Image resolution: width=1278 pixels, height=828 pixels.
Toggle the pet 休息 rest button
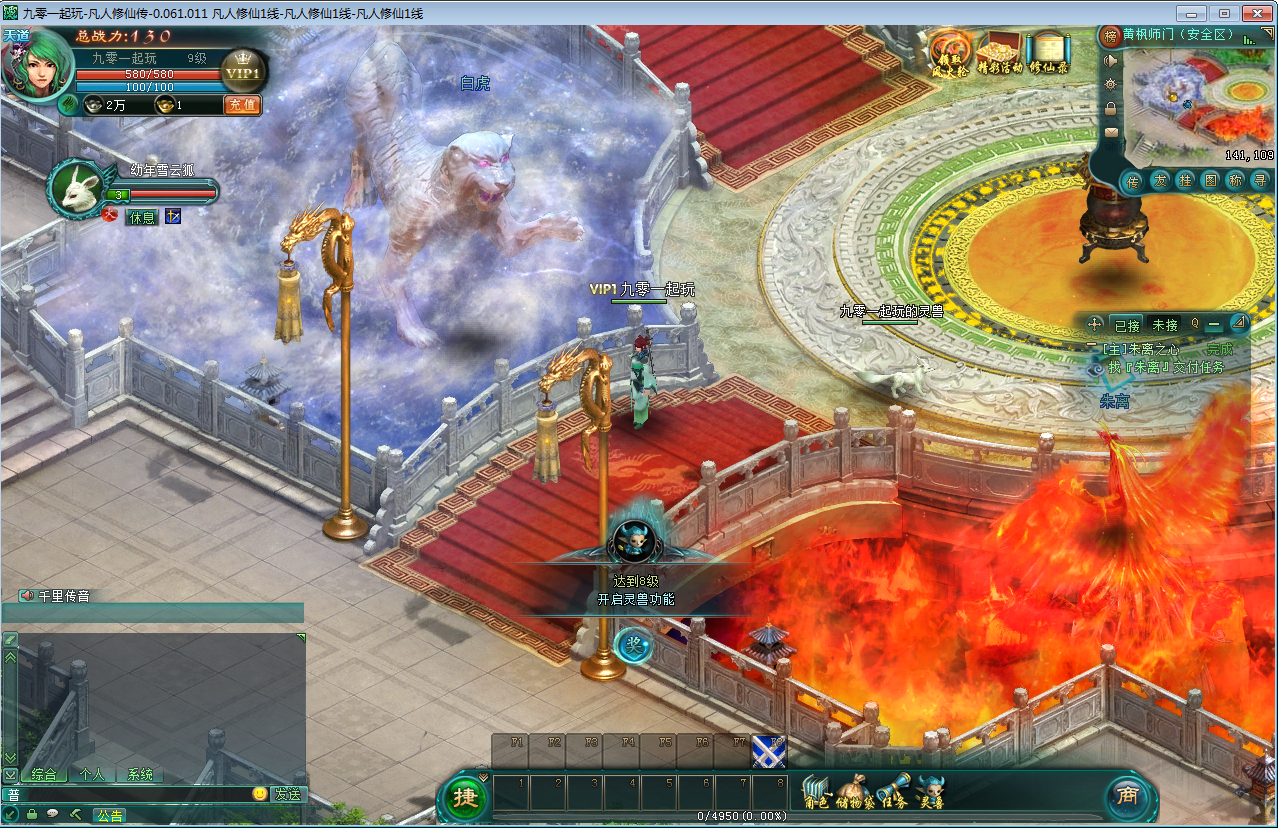141,216
